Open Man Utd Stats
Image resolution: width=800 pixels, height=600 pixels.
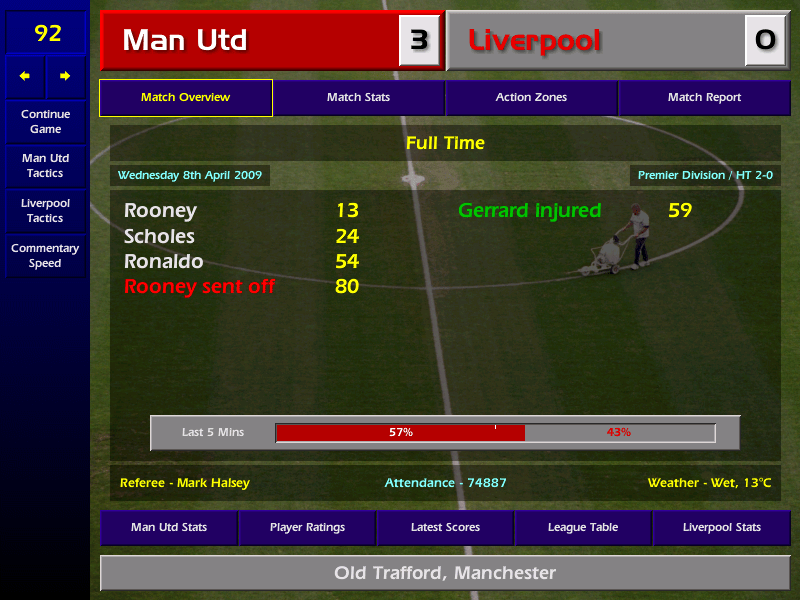(x=168, y=527)
